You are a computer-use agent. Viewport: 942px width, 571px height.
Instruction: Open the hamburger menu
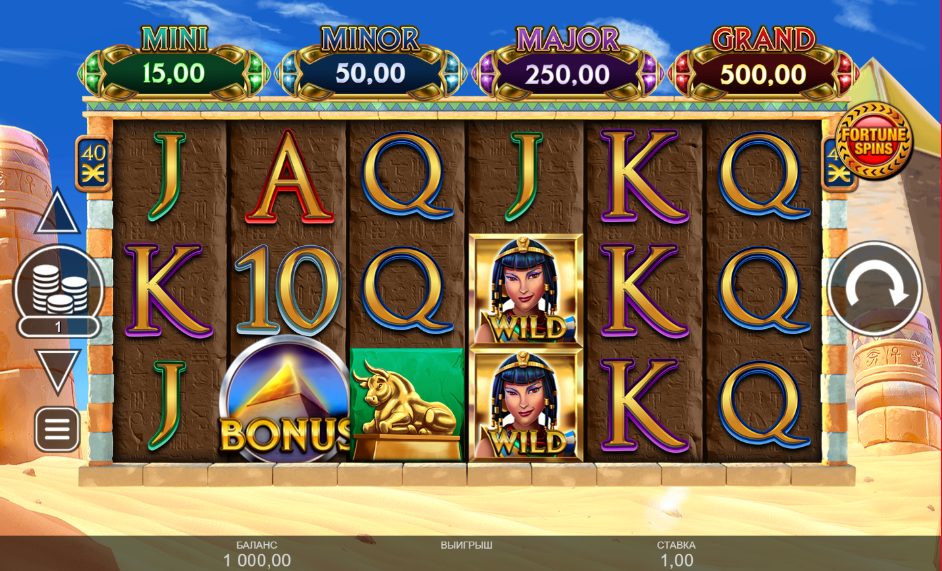57,429
